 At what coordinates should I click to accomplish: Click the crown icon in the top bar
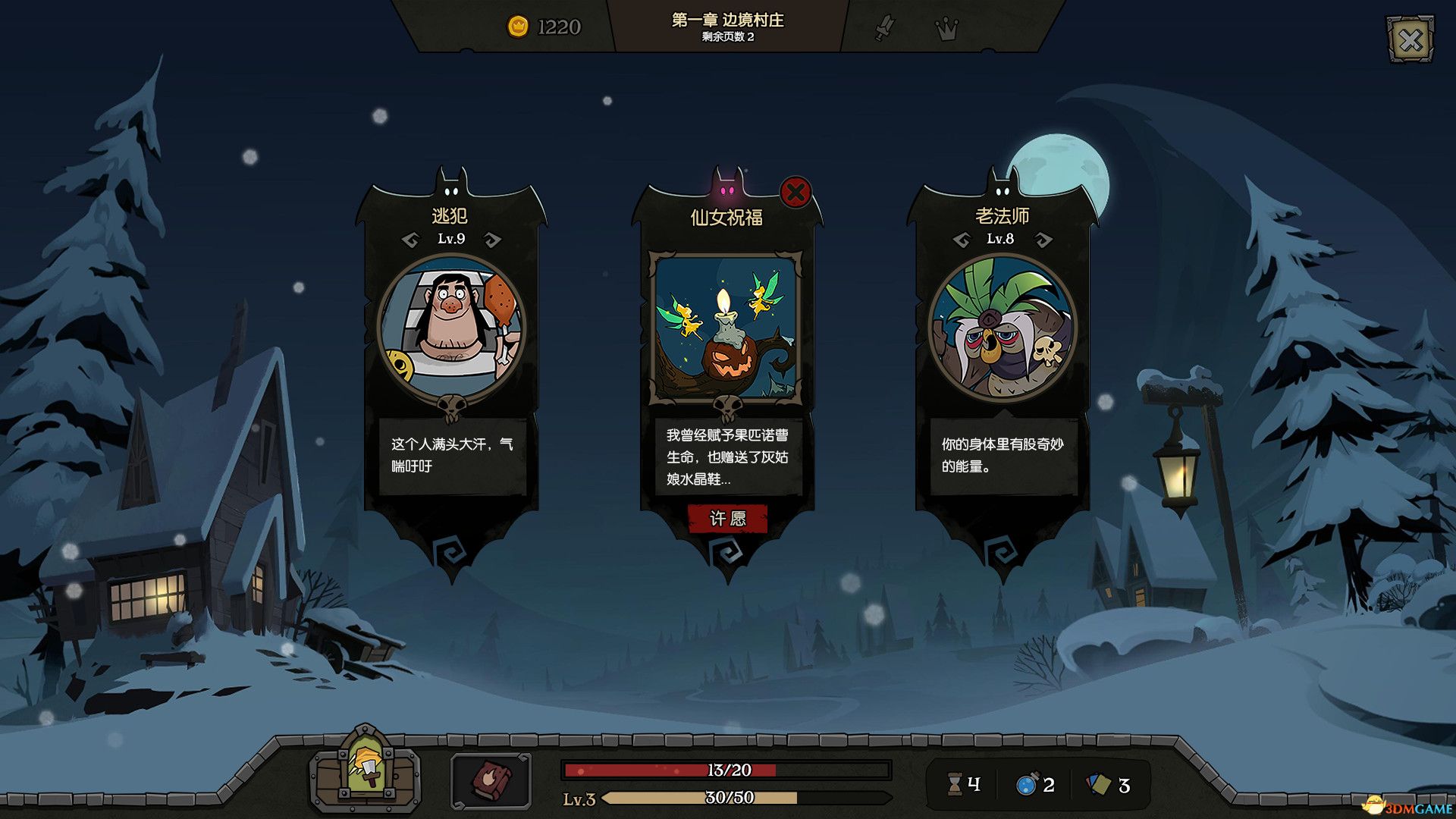pos(946,29)
